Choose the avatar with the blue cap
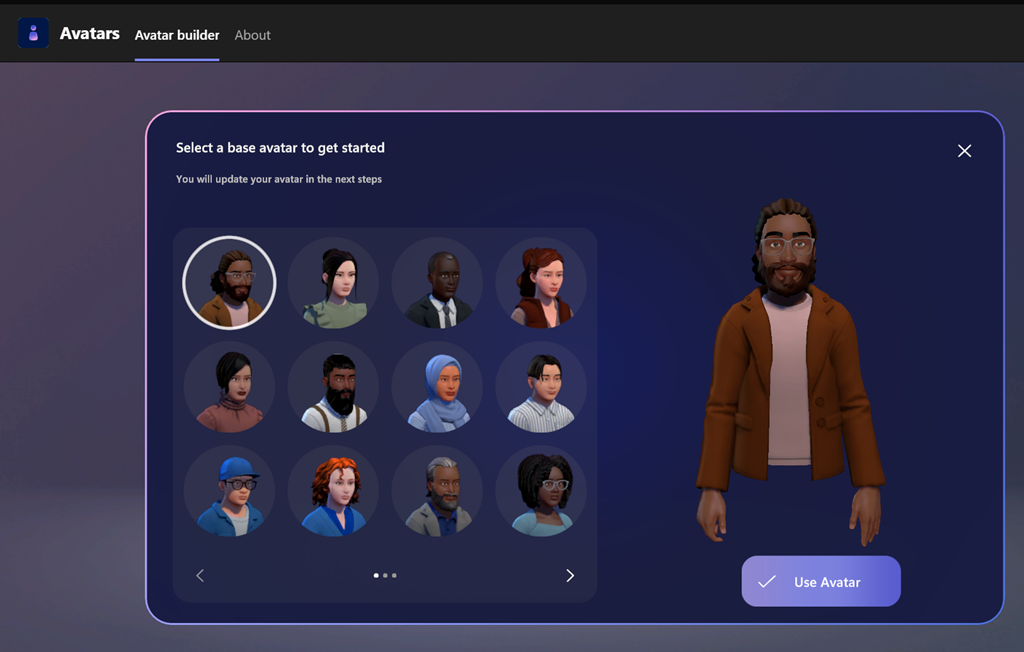 pos(229,491)
